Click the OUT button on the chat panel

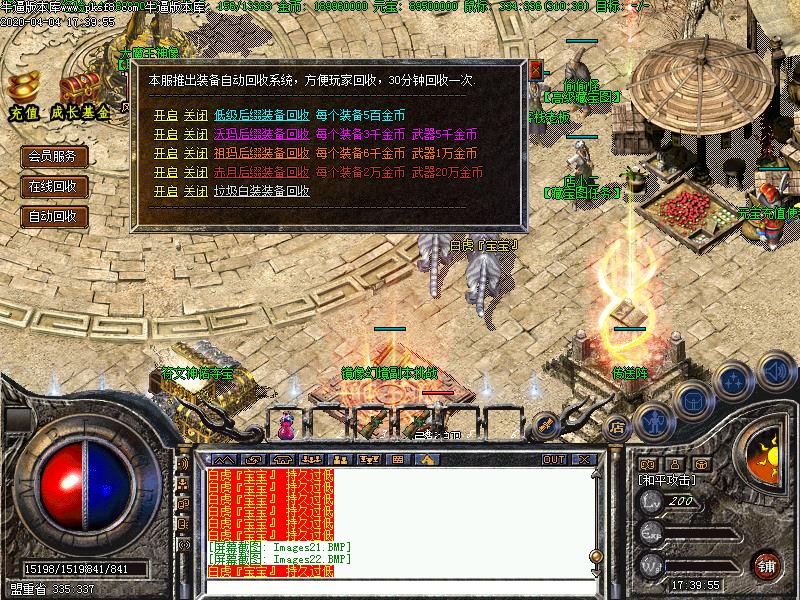553,460
